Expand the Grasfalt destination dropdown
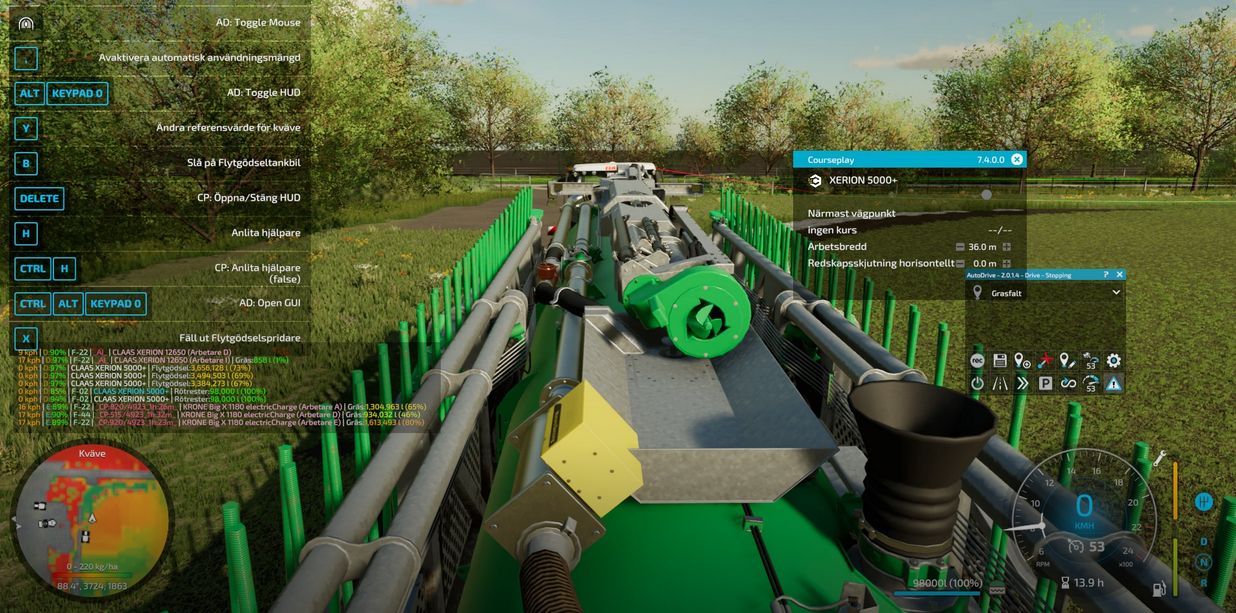1236x613 pixels. click(x=1116, y=293)
